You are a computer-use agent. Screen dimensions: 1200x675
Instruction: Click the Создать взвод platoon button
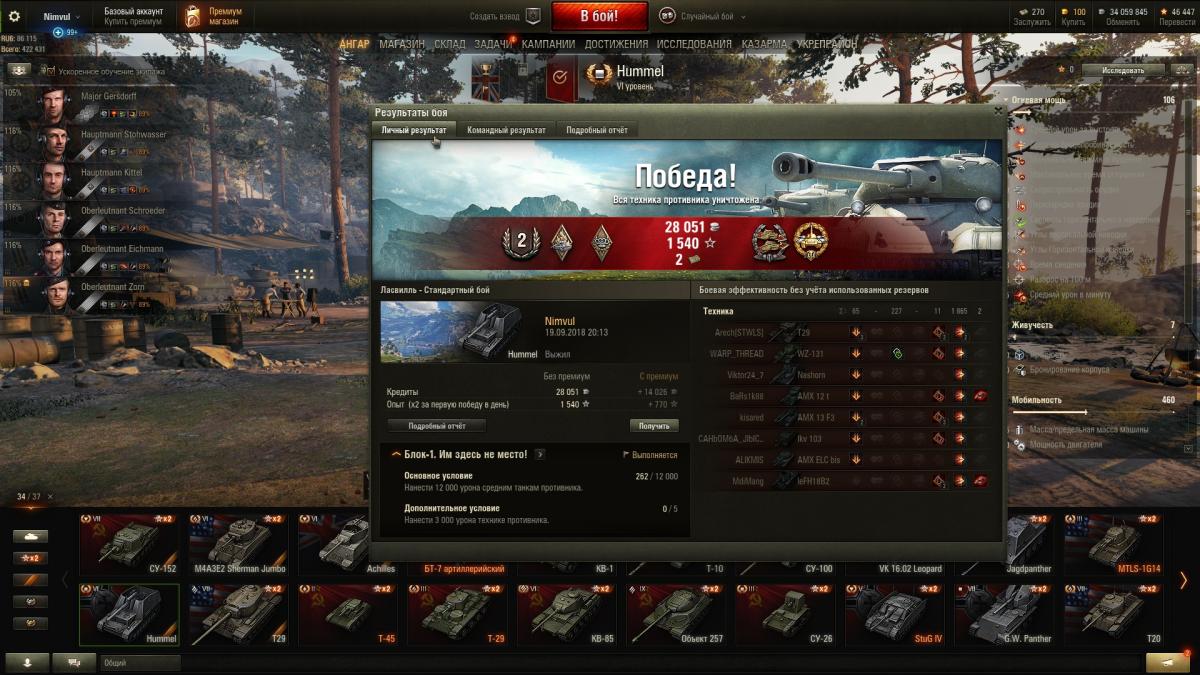[506, 16]
